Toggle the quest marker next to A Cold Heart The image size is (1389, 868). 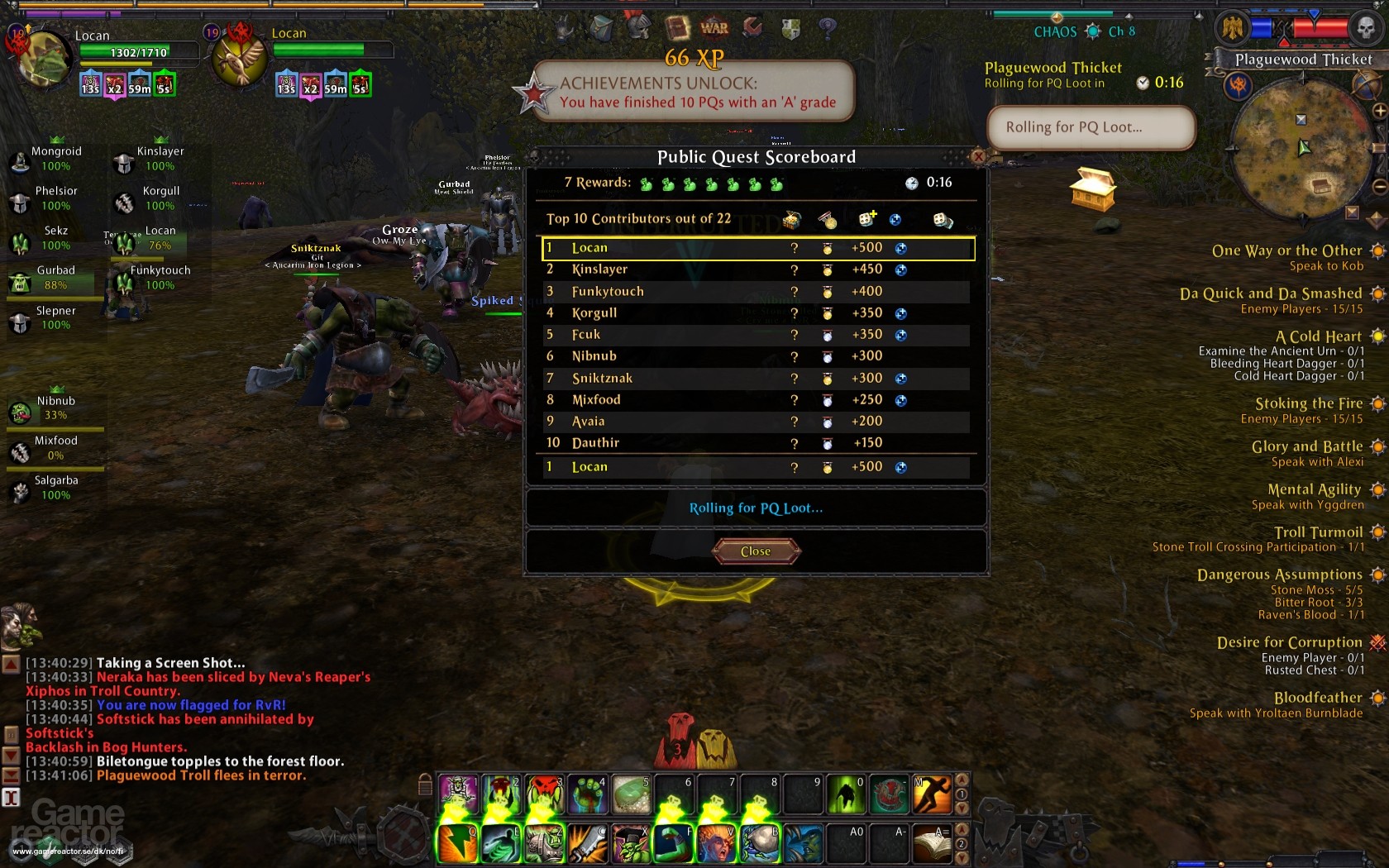tap(1377, 336)
